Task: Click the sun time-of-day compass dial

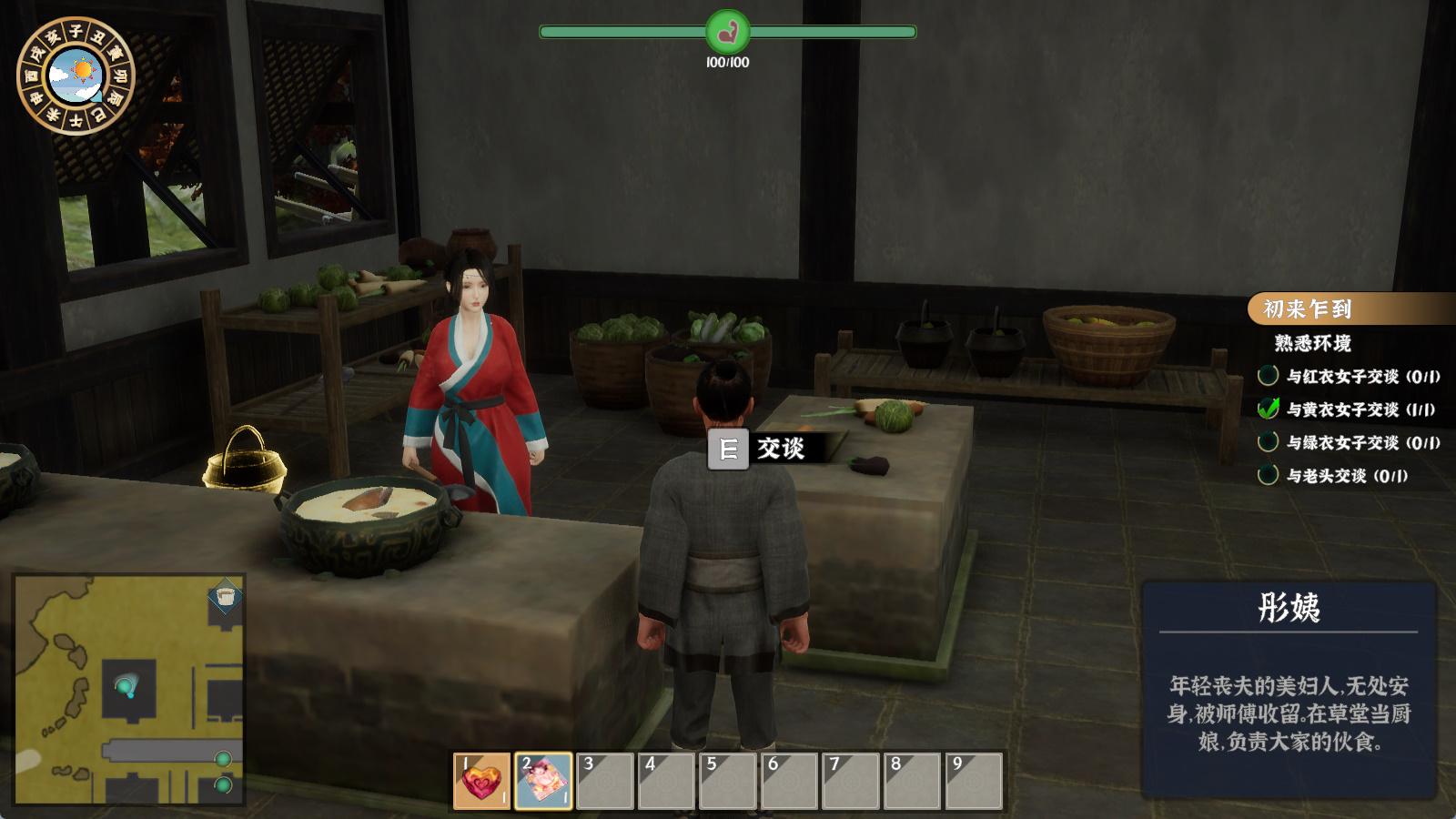Action: point(76,76)
